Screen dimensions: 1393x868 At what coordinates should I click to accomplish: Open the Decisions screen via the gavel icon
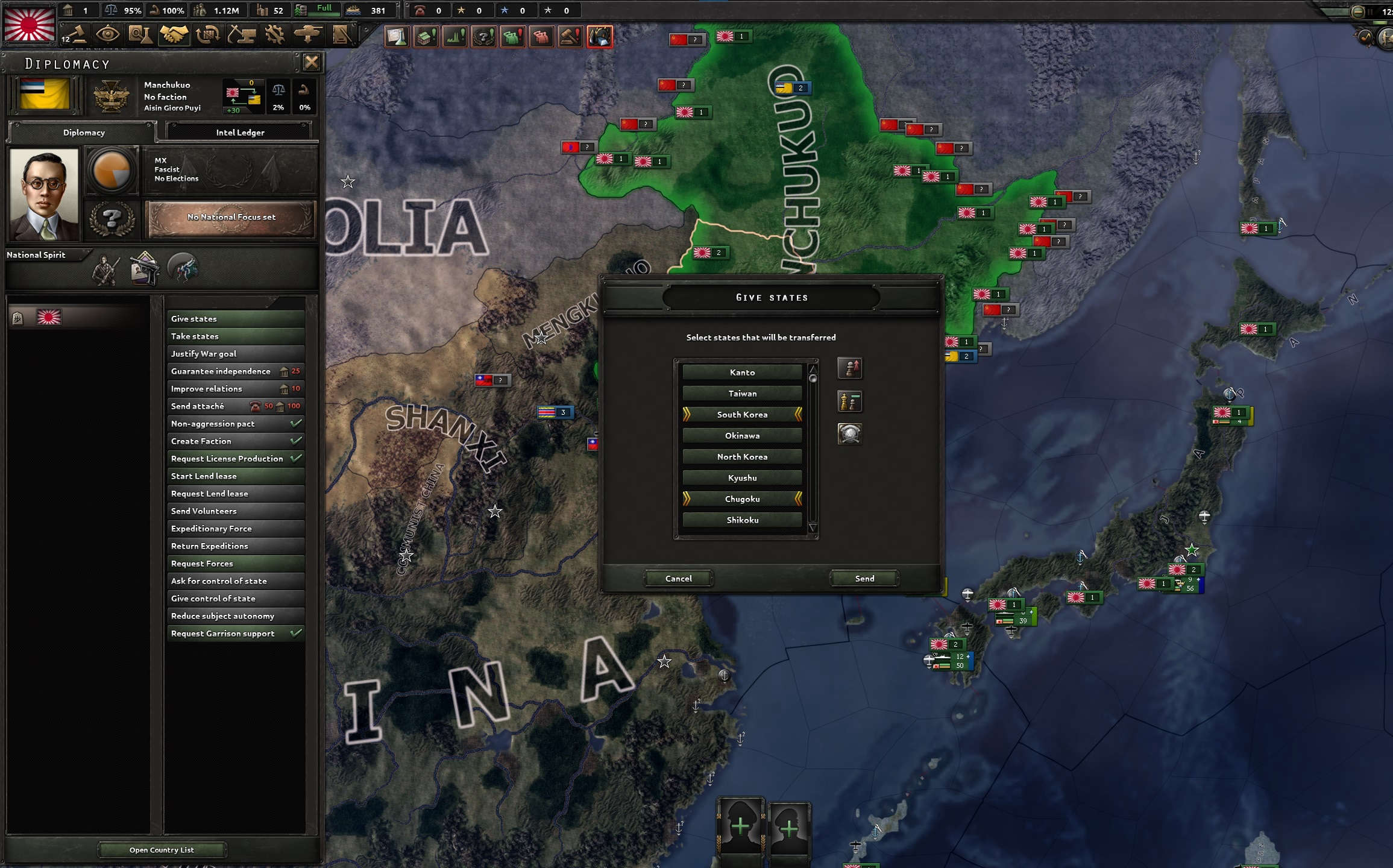point(571,36)
